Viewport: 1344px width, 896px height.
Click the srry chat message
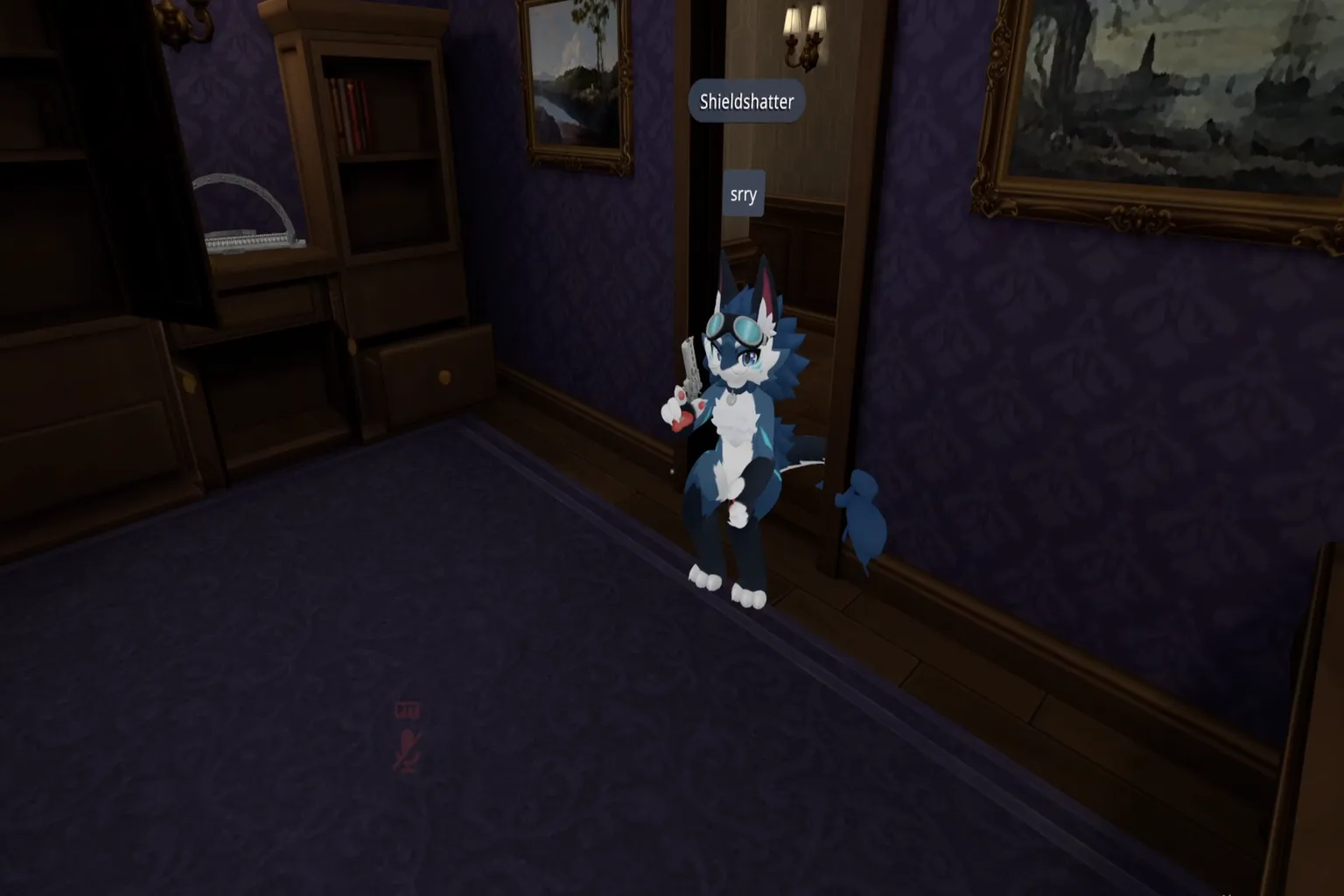742,193
